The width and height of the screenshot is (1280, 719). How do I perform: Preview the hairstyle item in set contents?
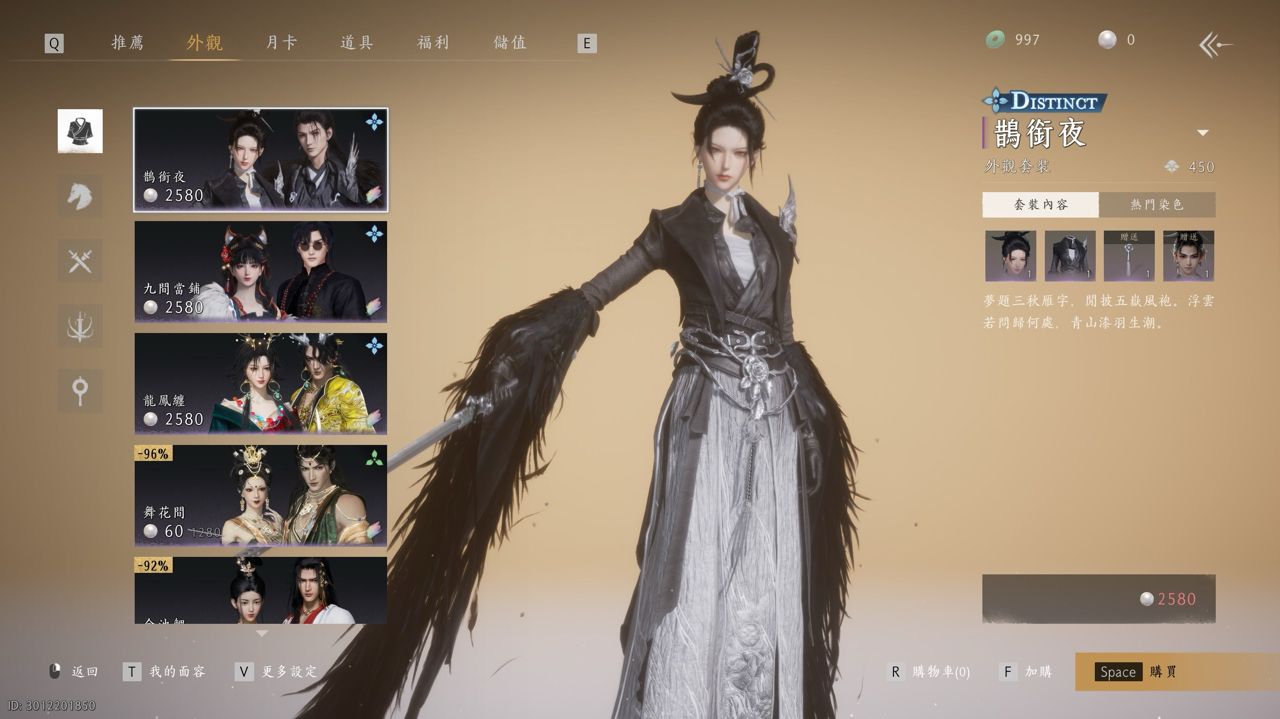[1010, 256]
